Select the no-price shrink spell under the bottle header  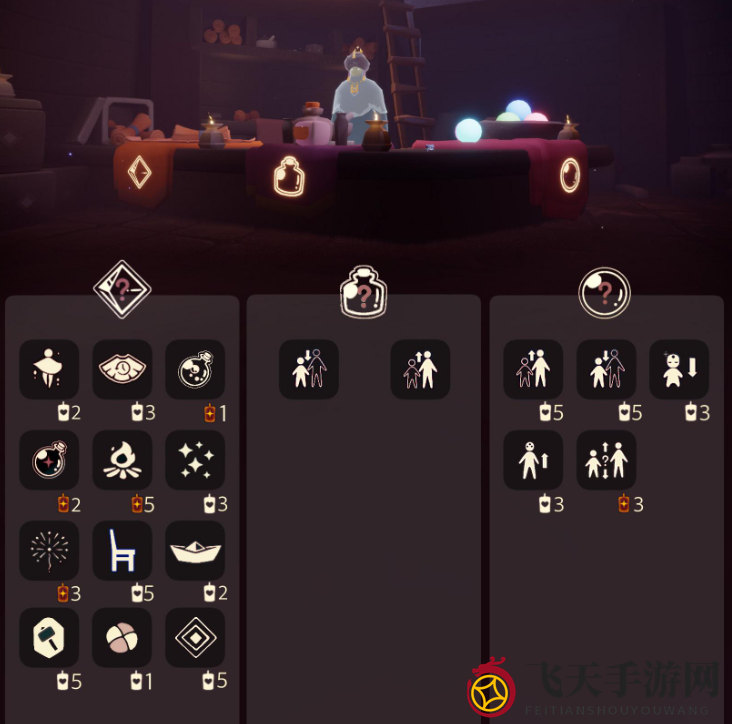(308, 369)
